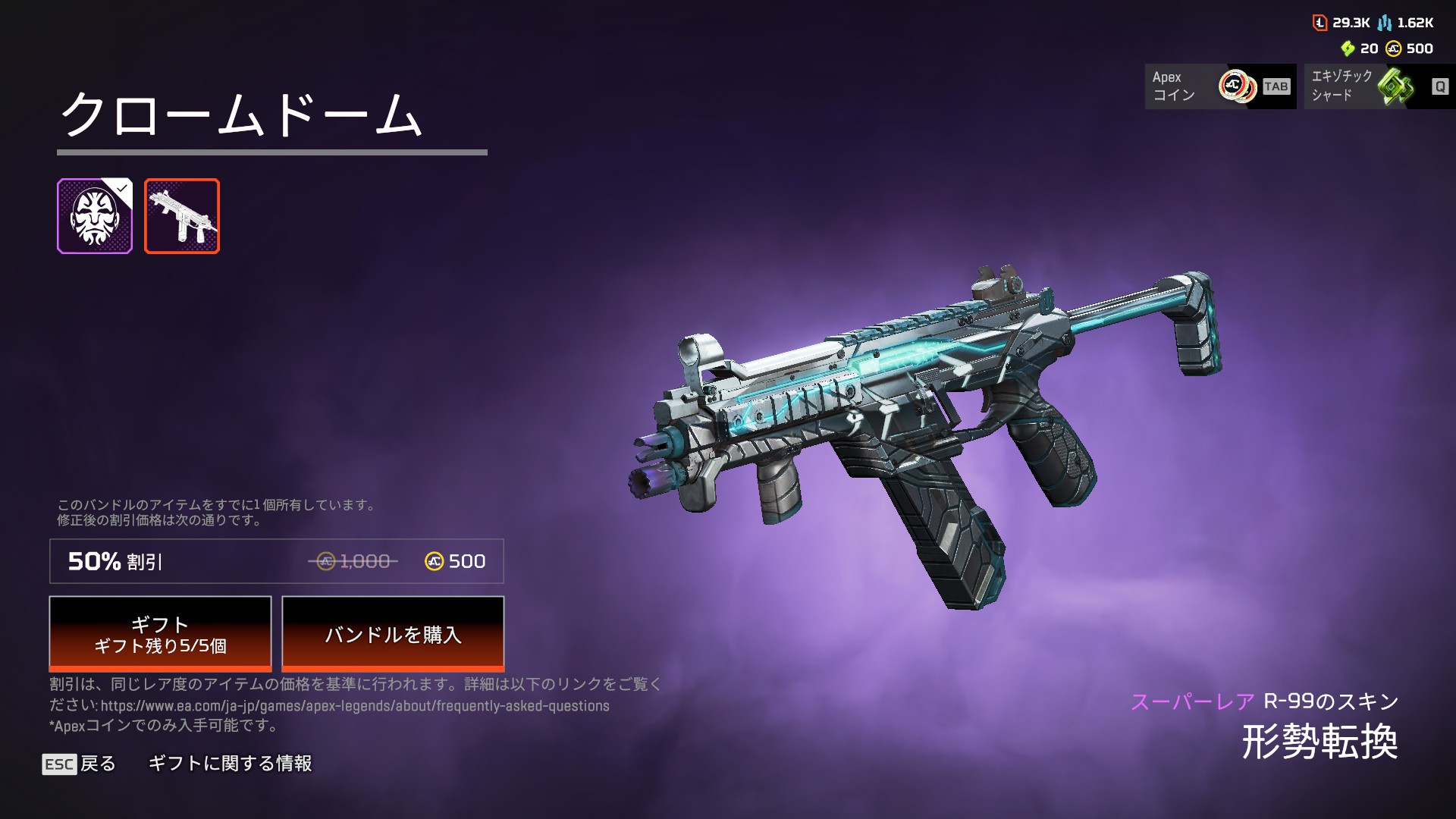Open the エキゾチックシャード shop button
Screen dimensions: 1456x819
1379,86
